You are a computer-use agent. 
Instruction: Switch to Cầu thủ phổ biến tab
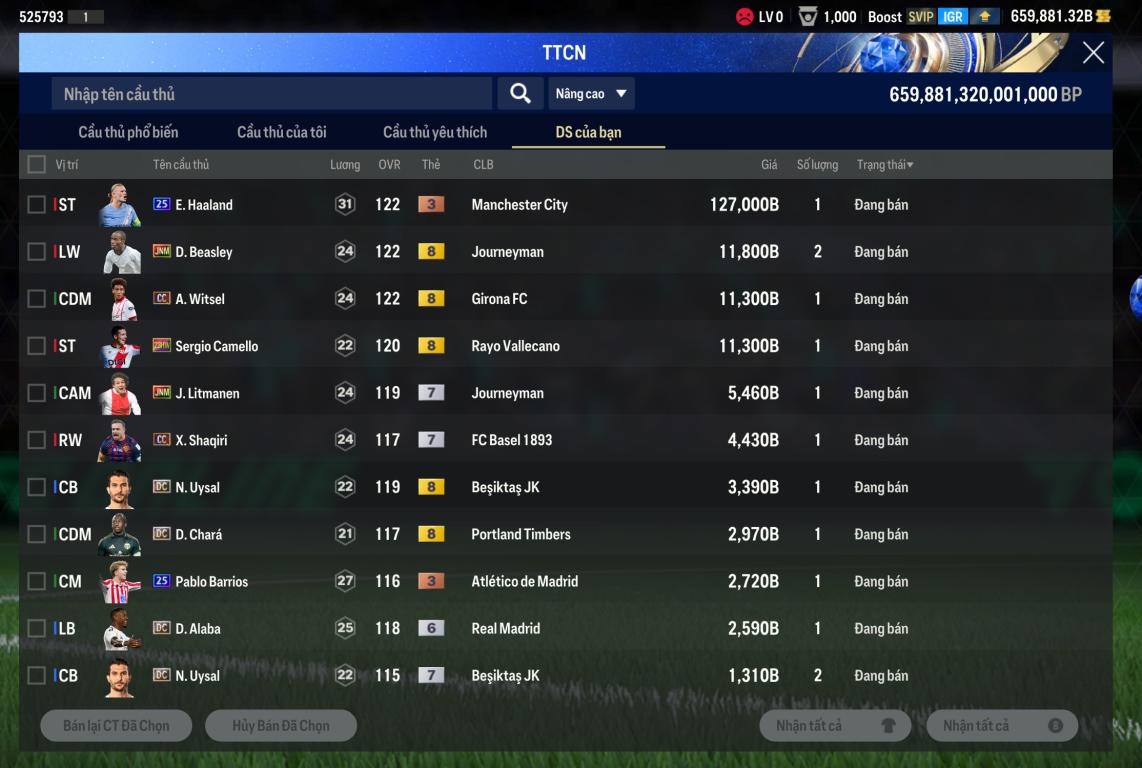coord(128,132)
